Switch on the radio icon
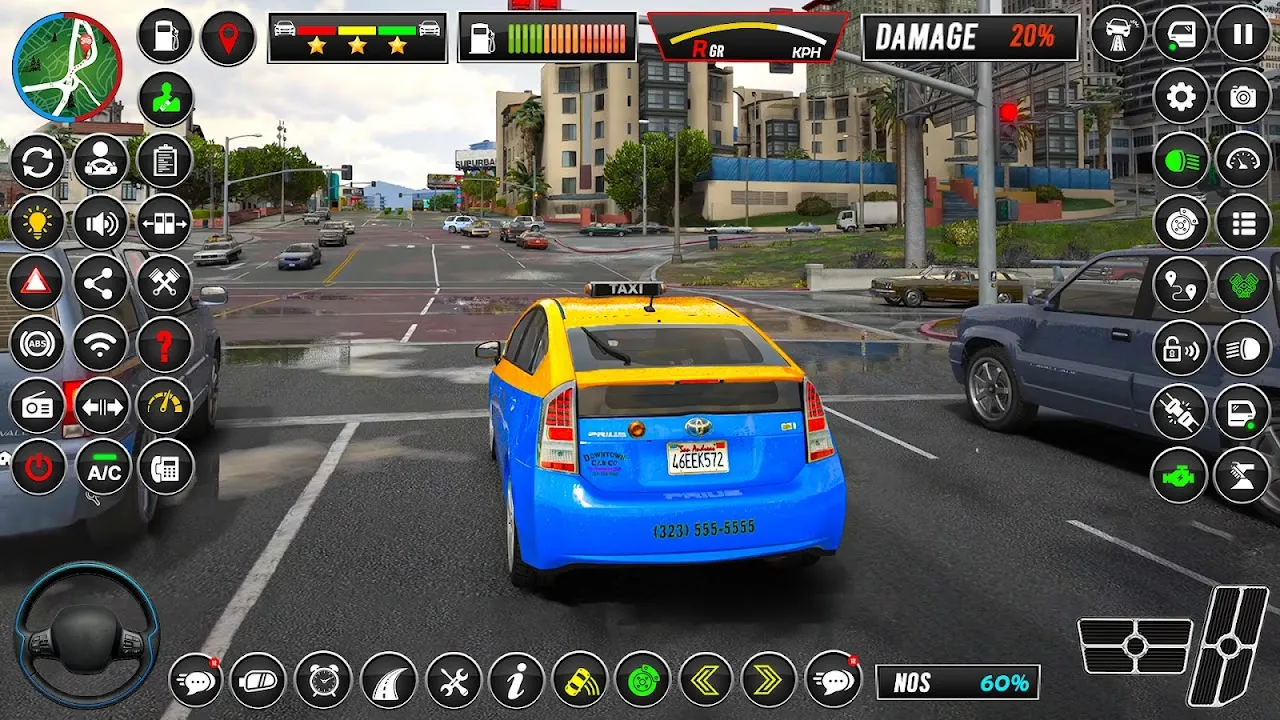 [37, 407]
